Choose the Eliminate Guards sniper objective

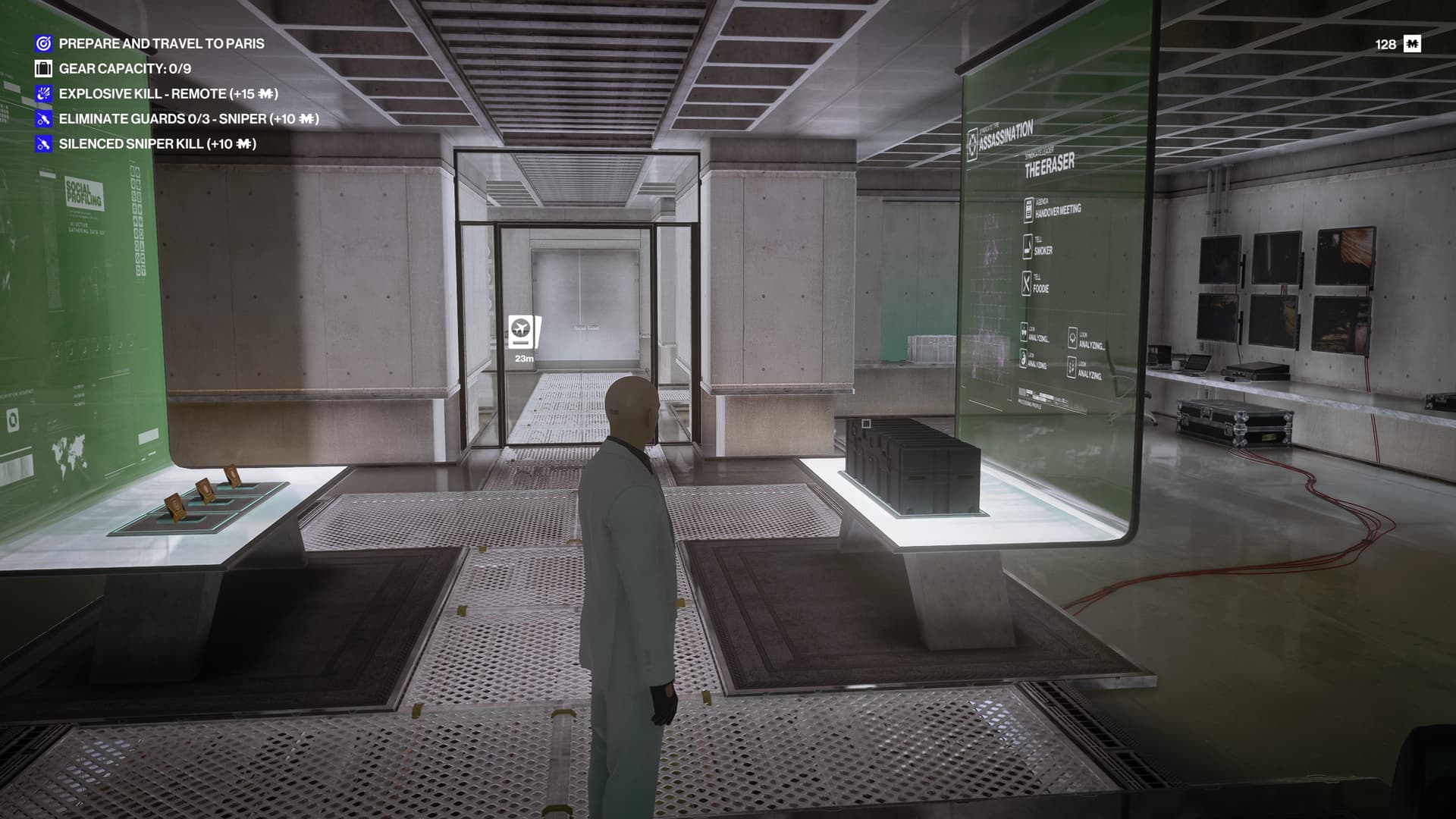(x=188, y=119)
